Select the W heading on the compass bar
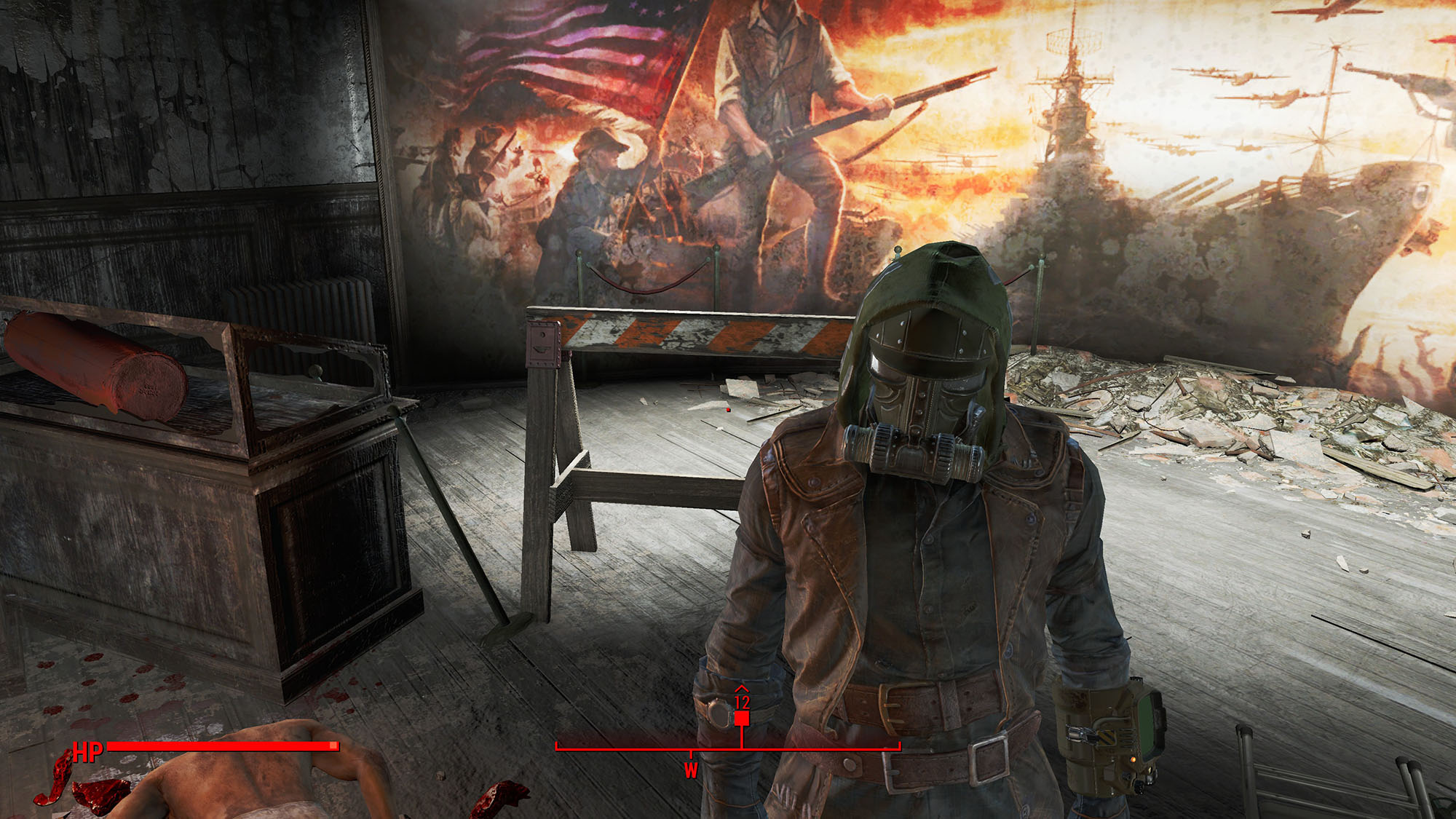Viewport: 1456px width, 819px height. [690, 770]
